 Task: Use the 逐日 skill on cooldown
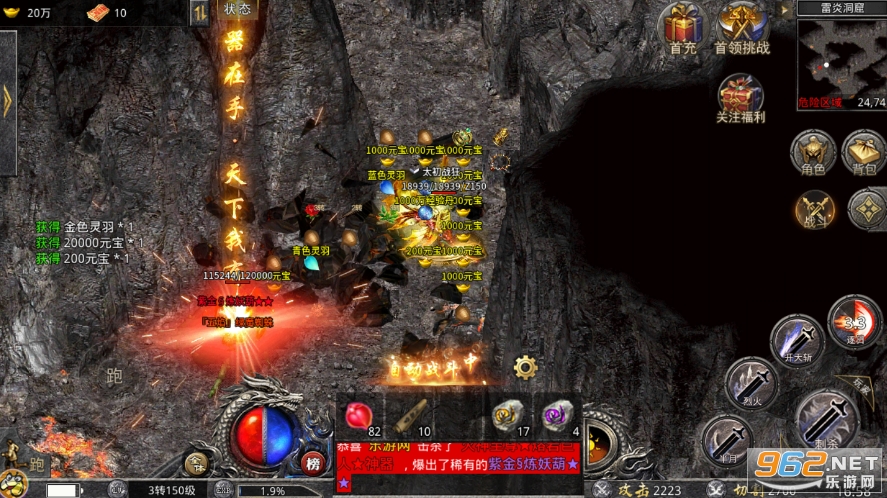pyautogui.click(x=853, y=321)
